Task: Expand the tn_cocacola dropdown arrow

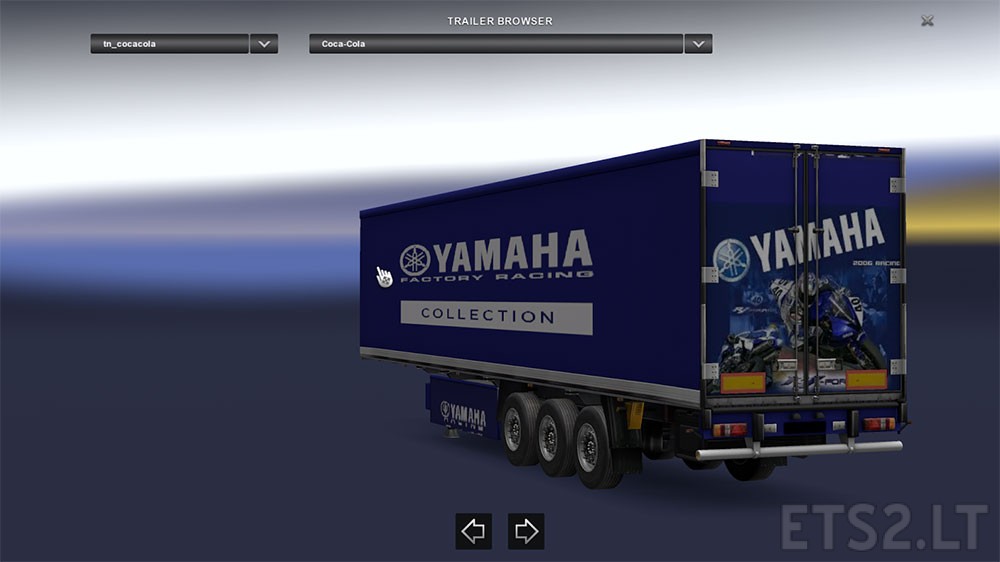Action: (264, 44)
